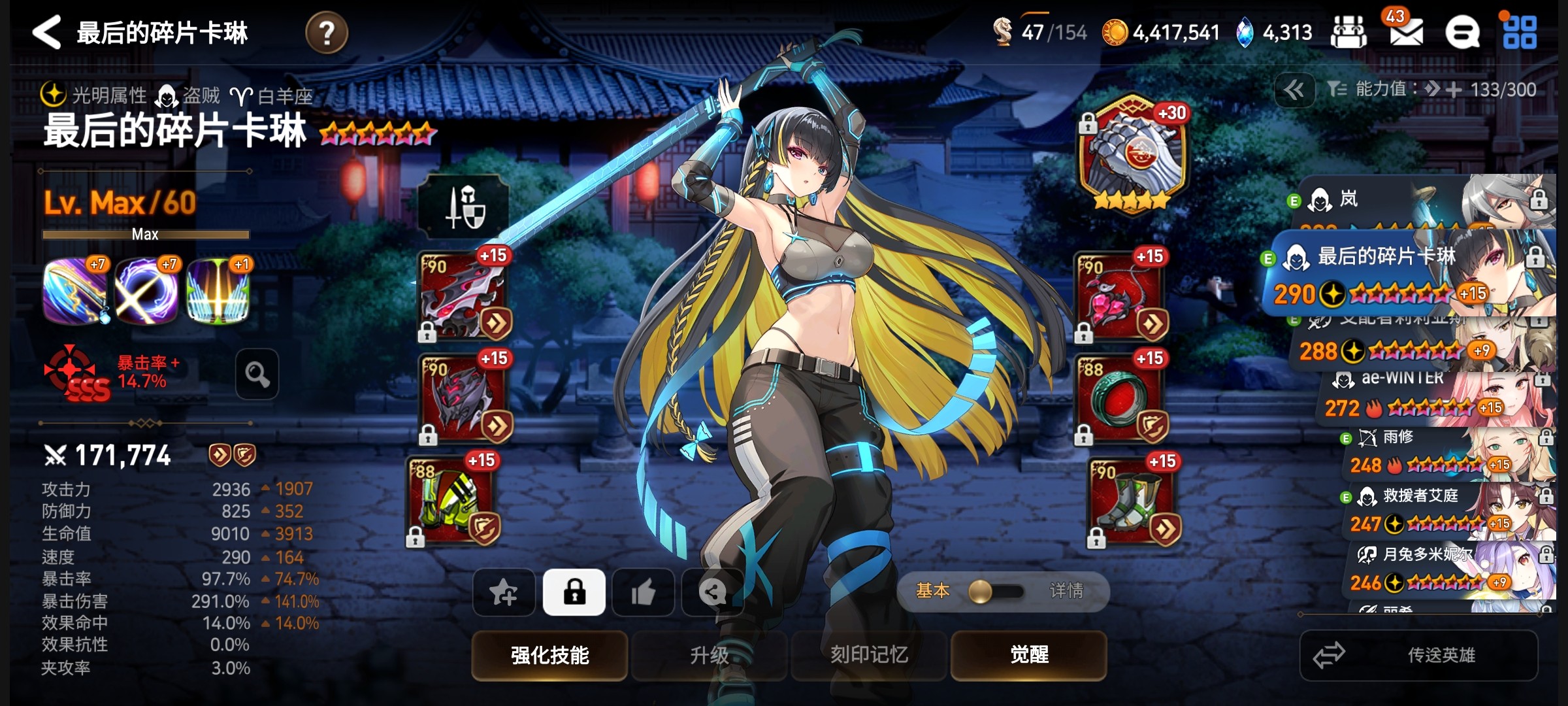This screenshot has height=706, width=1568.
Task: Toggle the hero lock padlock button
Action: [574, 592]
